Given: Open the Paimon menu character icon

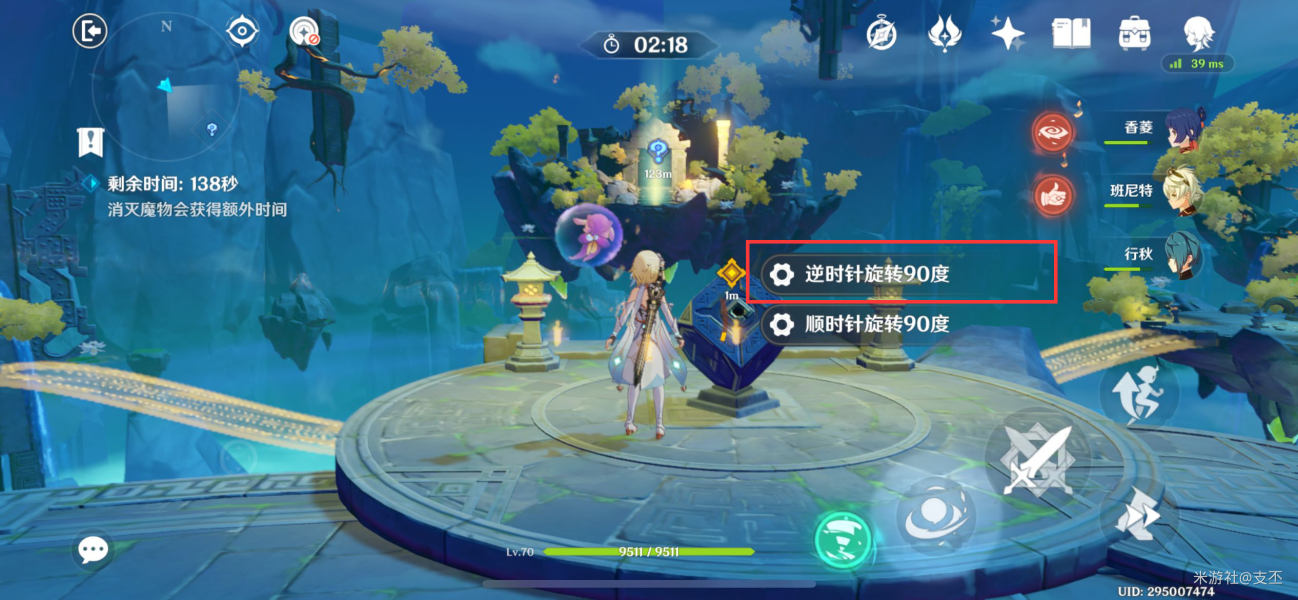Looking at the screenshot, I should 1198,34.
